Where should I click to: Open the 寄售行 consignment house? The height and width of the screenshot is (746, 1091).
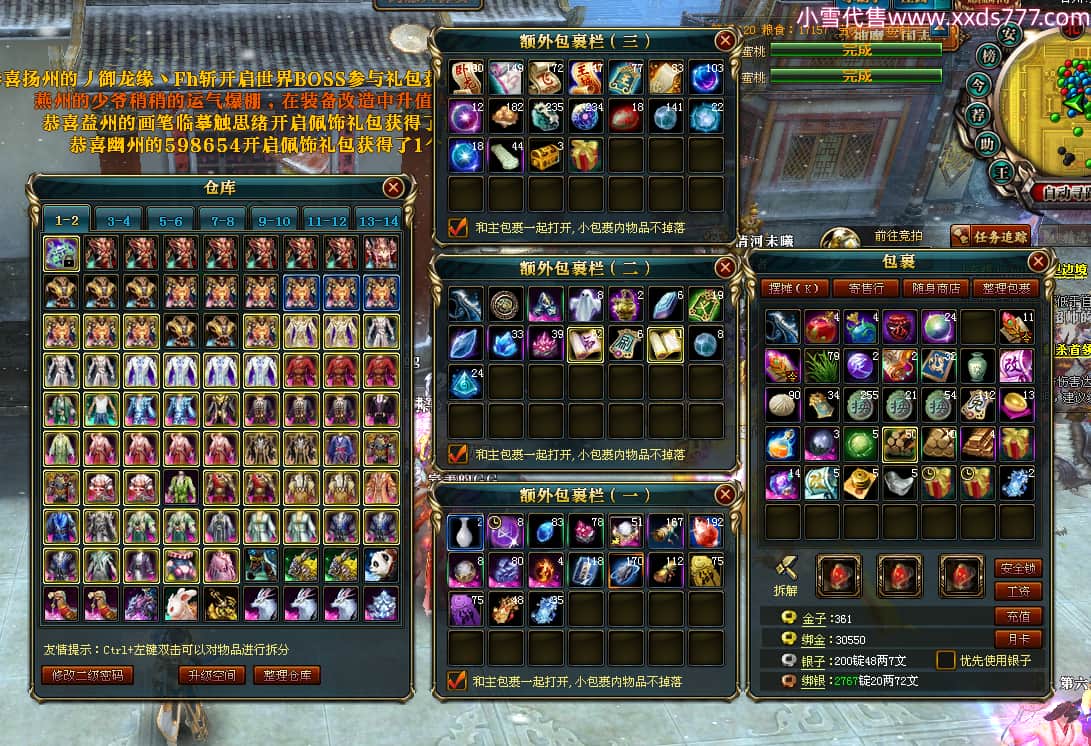pos(864,288)
